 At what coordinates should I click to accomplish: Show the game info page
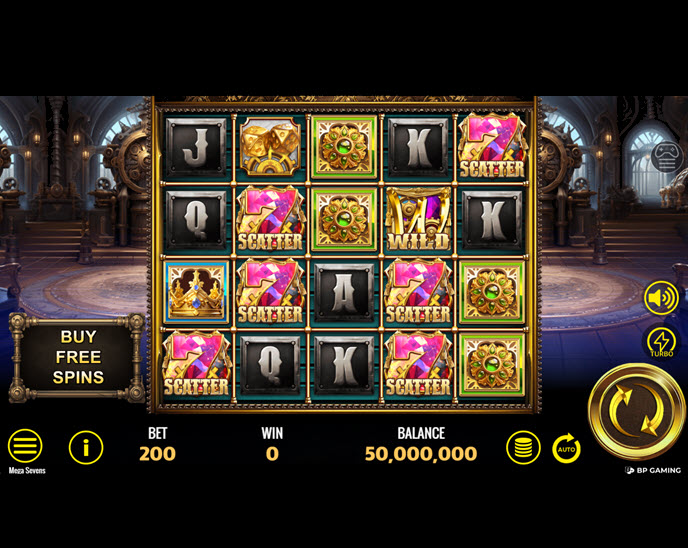pos(86,447)
